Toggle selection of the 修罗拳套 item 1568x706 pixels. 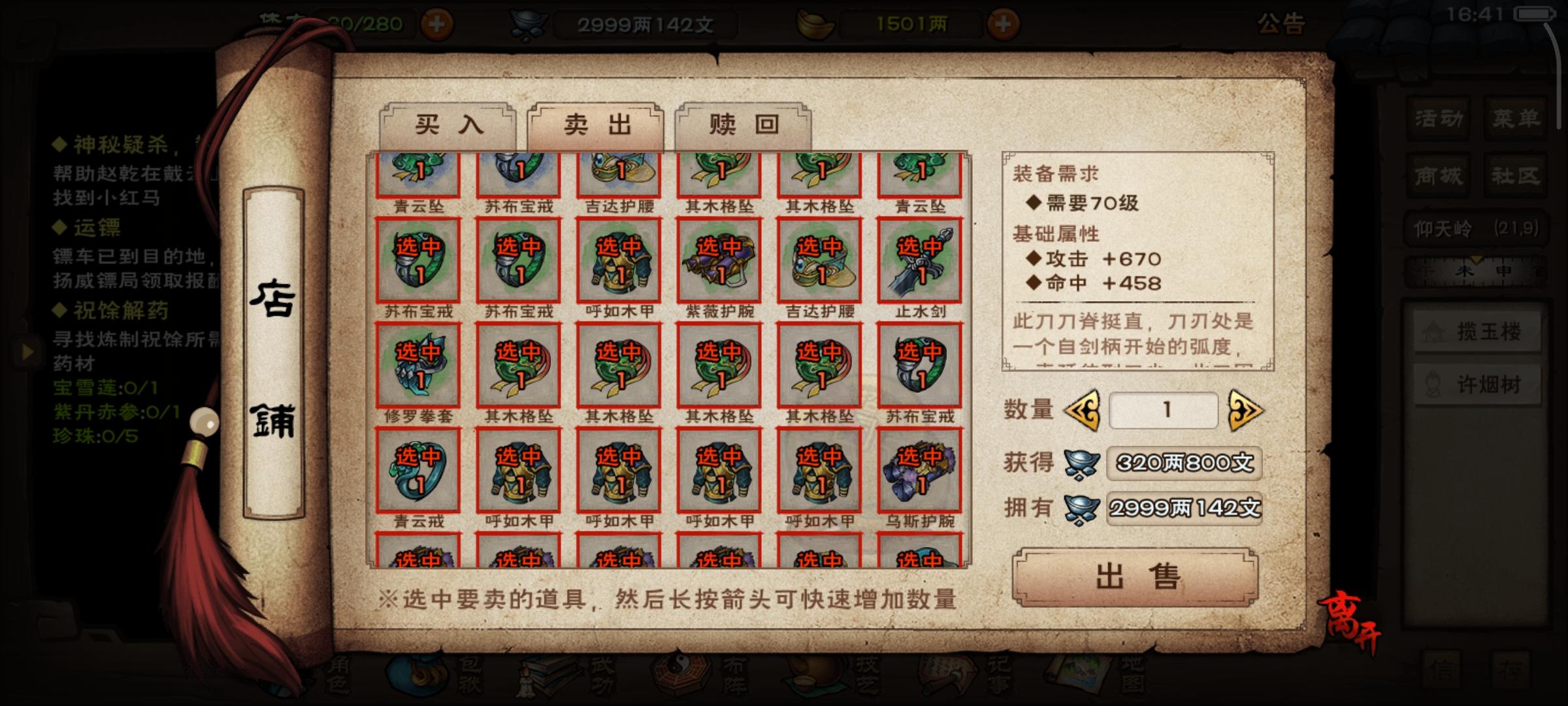coord(418,367)
